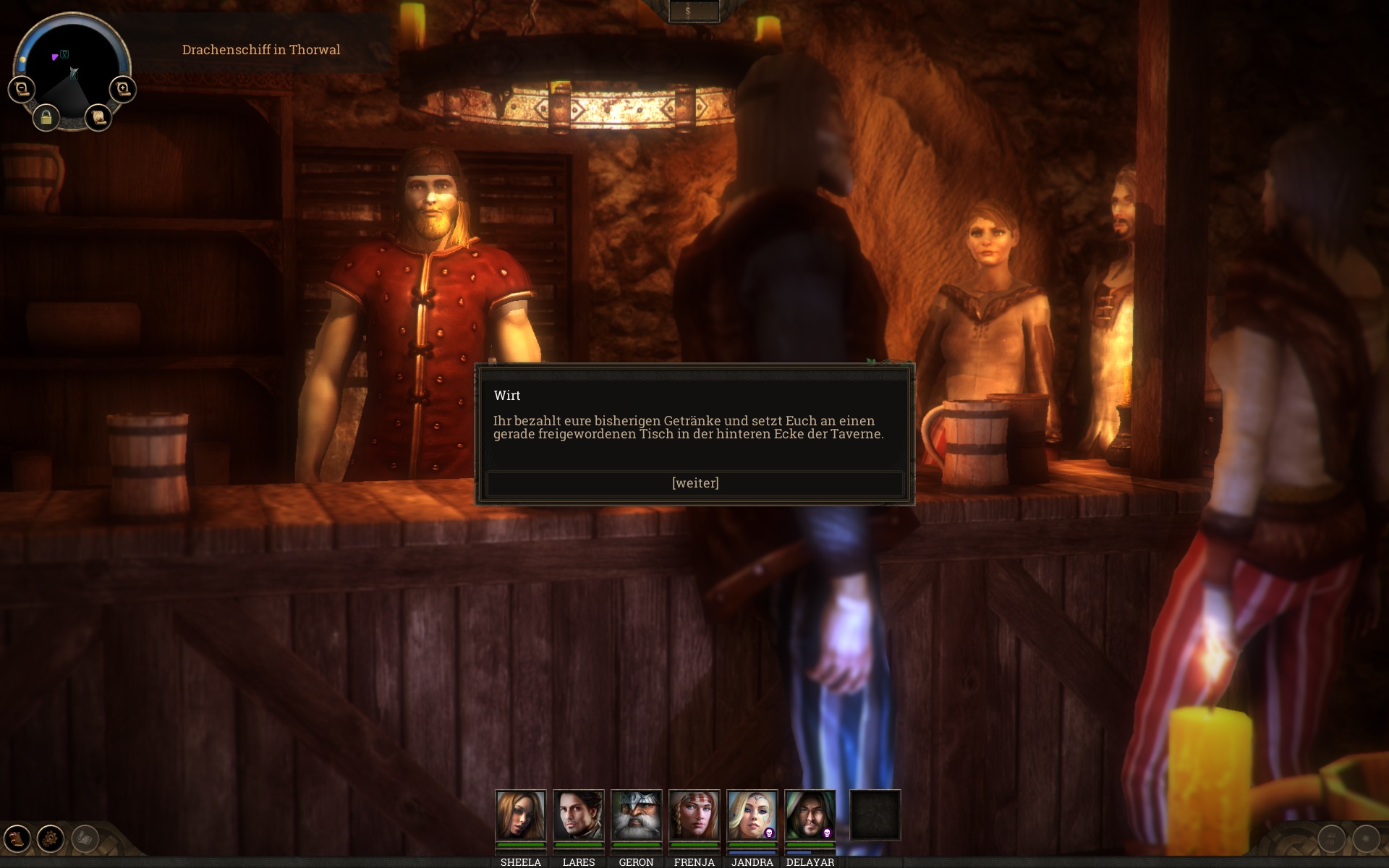Viewport: 1389px width, 868px height.
Task: Open the map scroll button
Action: (98, 117)
